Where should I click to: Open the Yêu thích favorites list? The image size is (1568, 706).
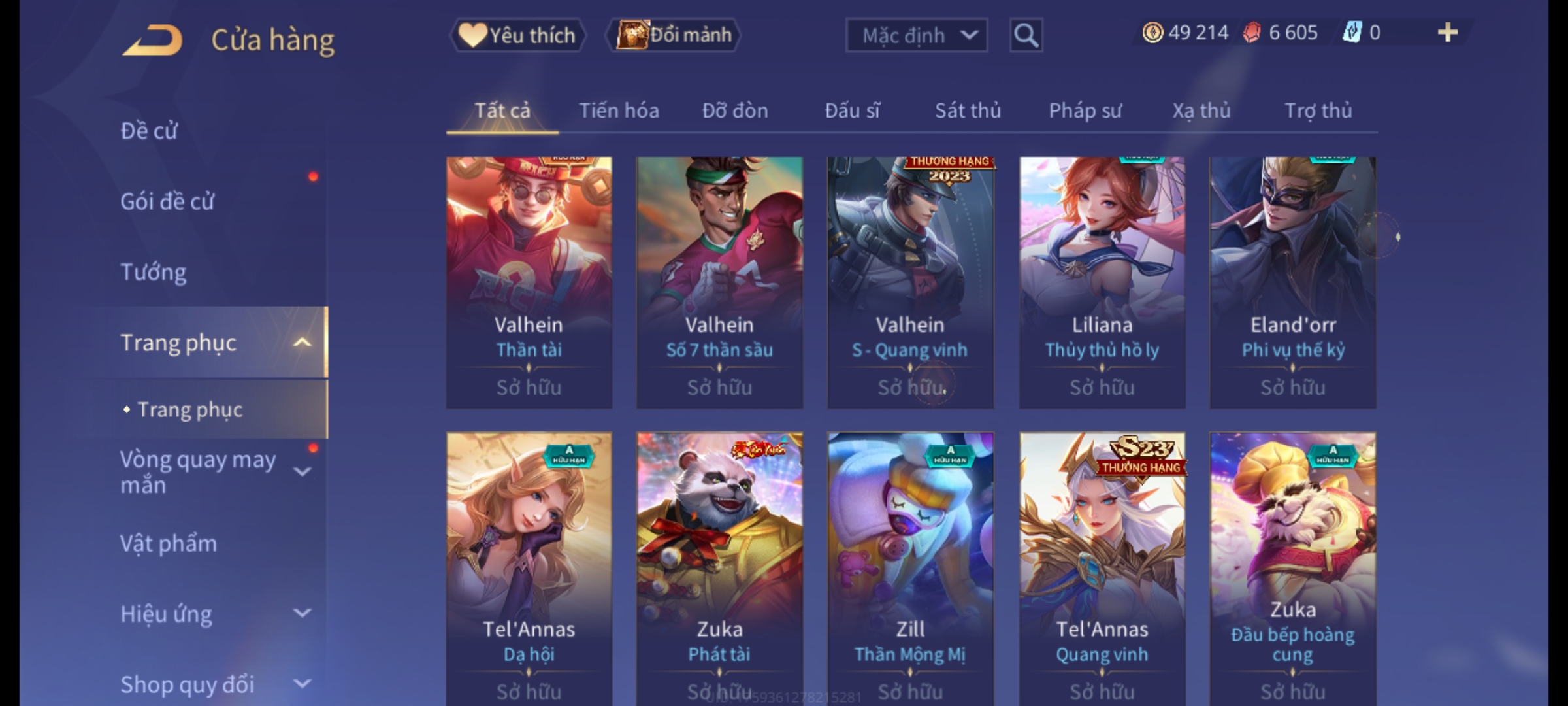517,35
